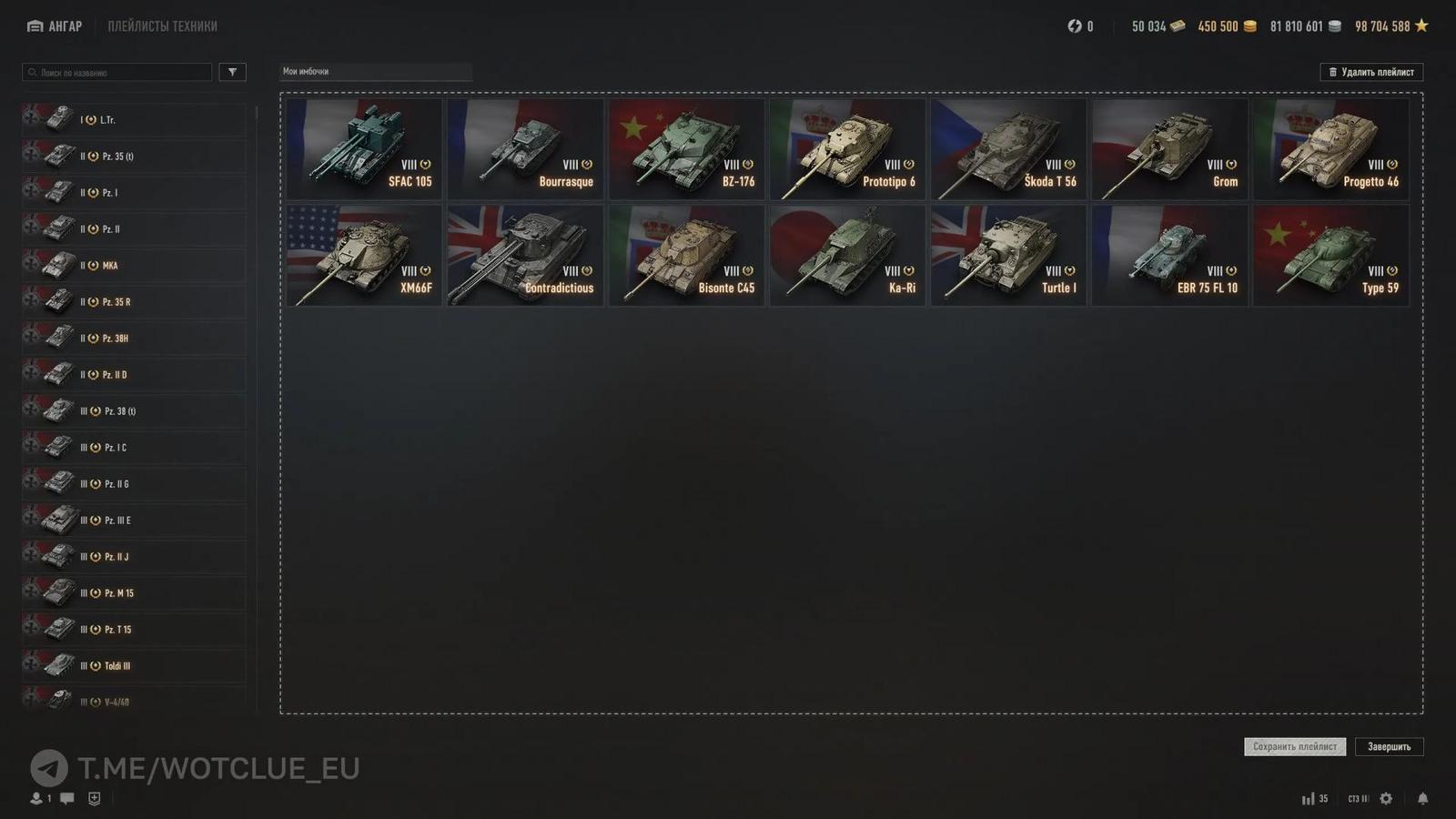Switch to the АНГАР tab
Screen dimensions: 1456x819
[64, 25]
